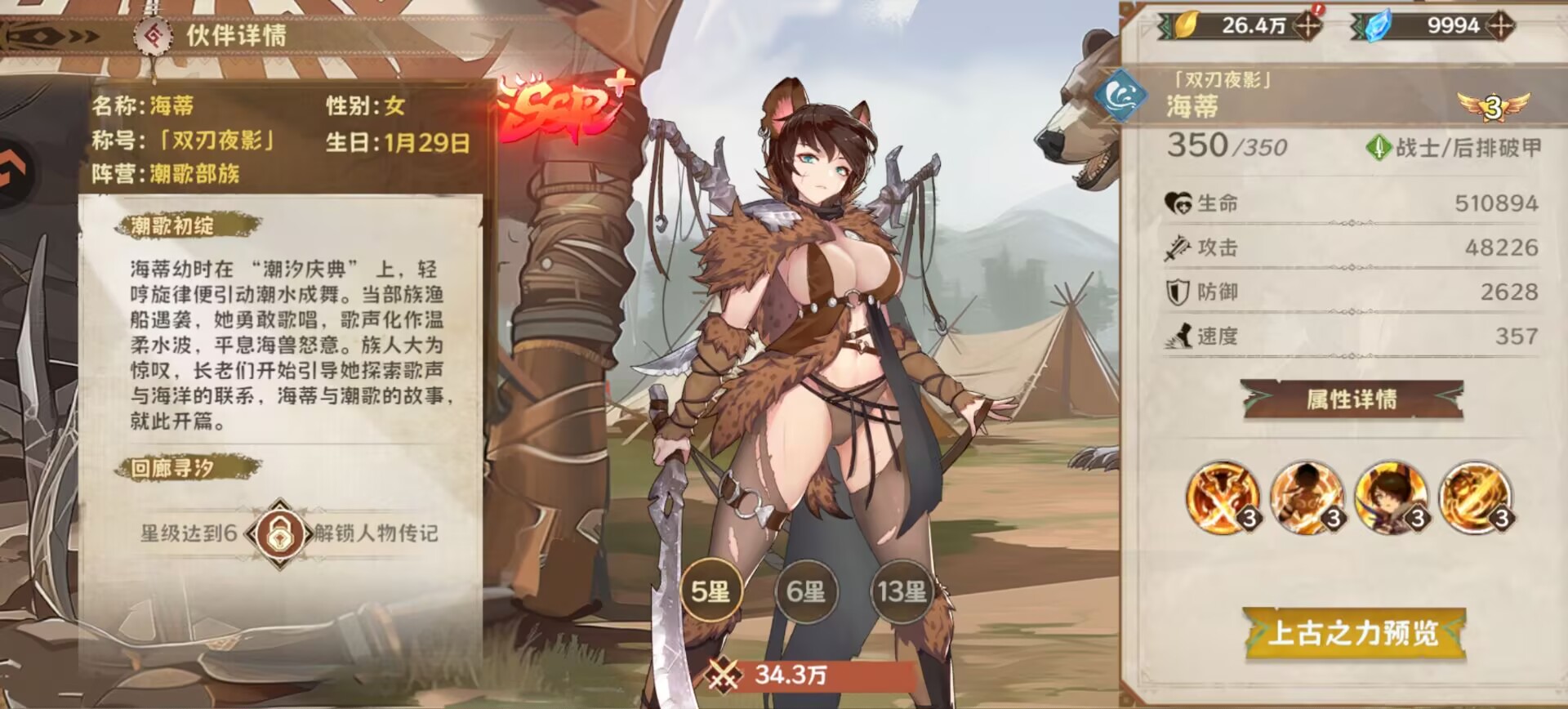The height and width of the screenshot is (709, 1568).
Task: Add more blue diamonds with plus button
Action: click(1500, 25)
